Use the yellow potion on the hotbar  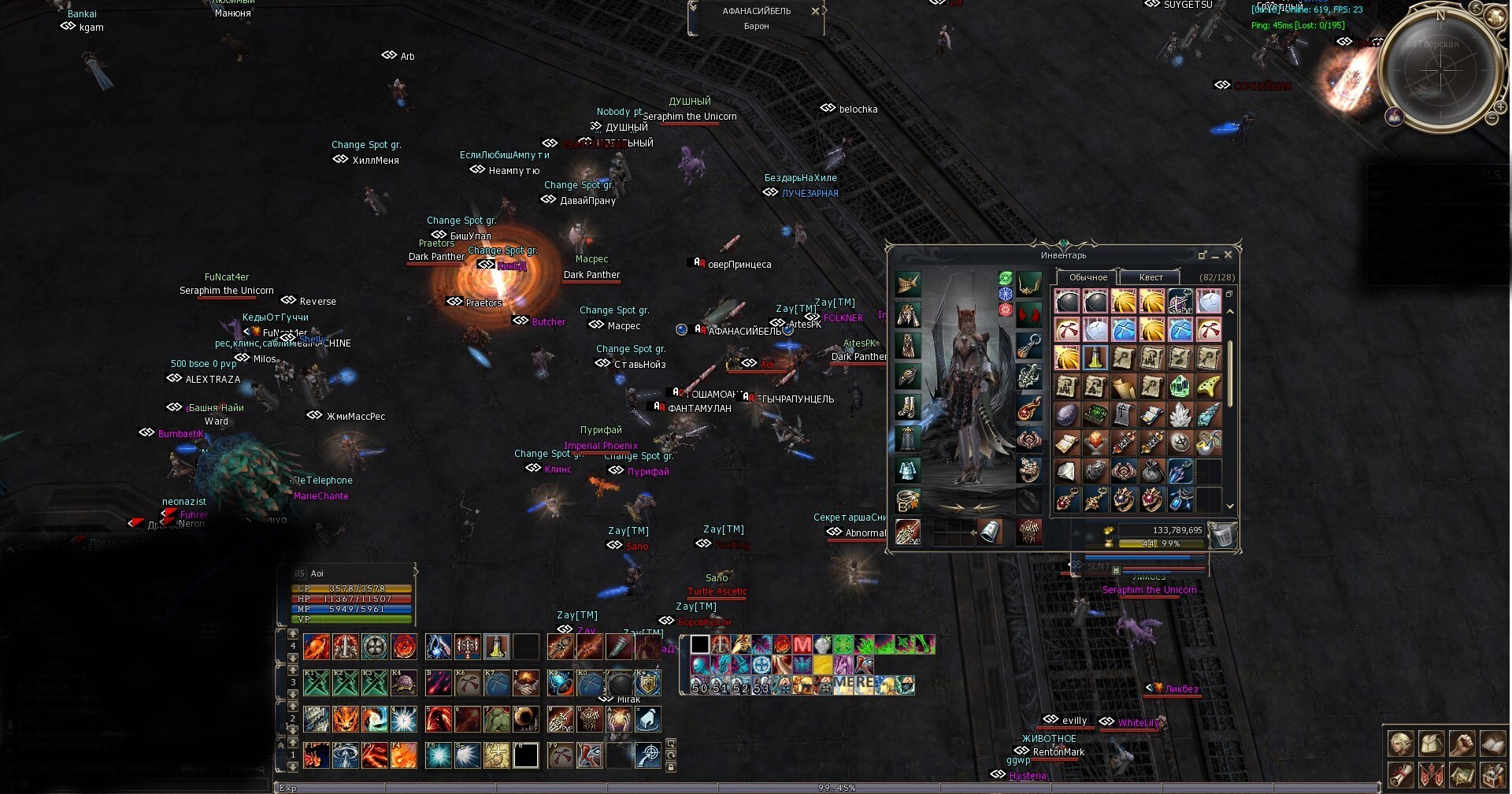click(496, 647)
